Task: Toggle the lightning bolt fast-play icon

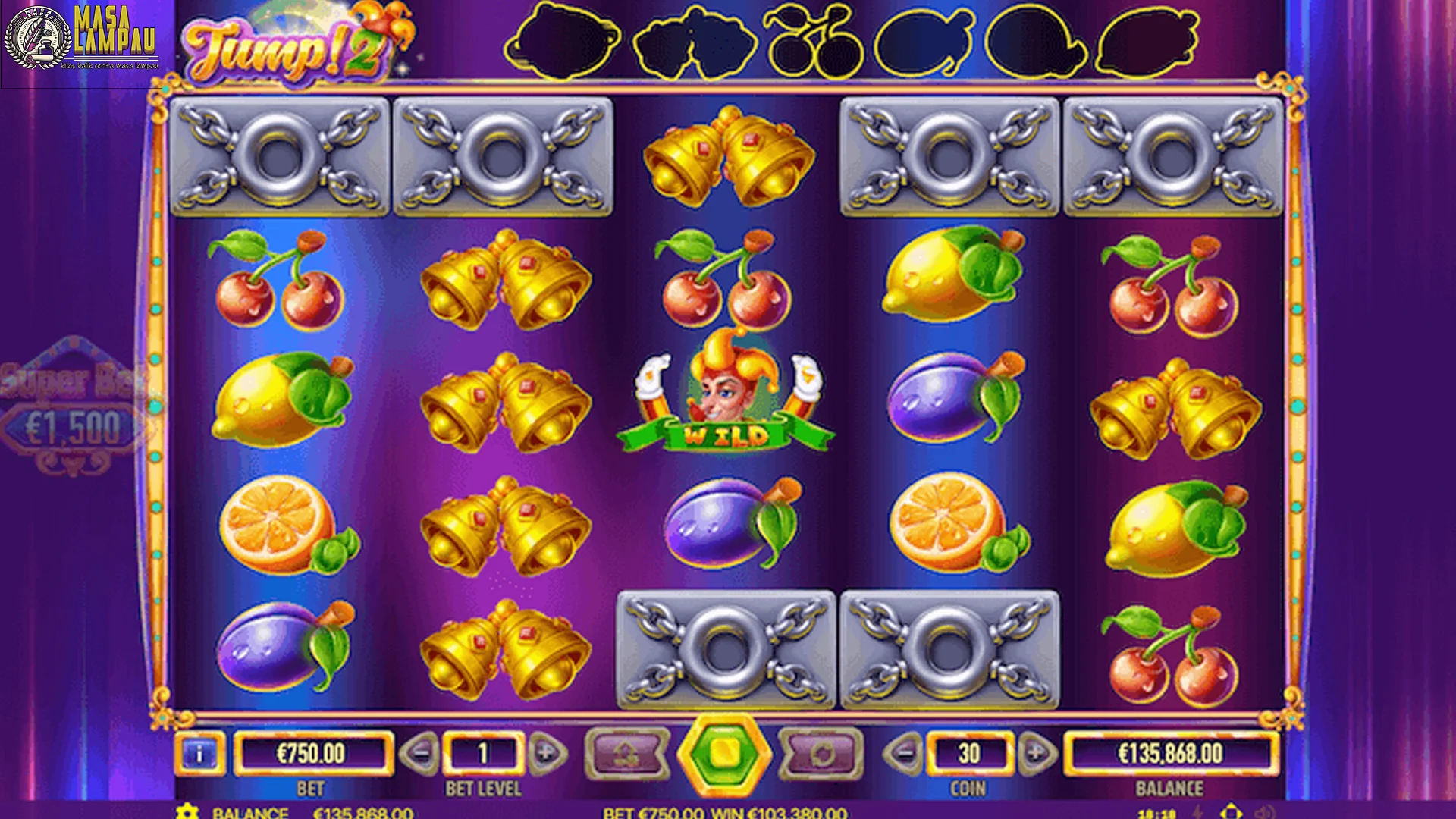Action: coord(1198,813)
